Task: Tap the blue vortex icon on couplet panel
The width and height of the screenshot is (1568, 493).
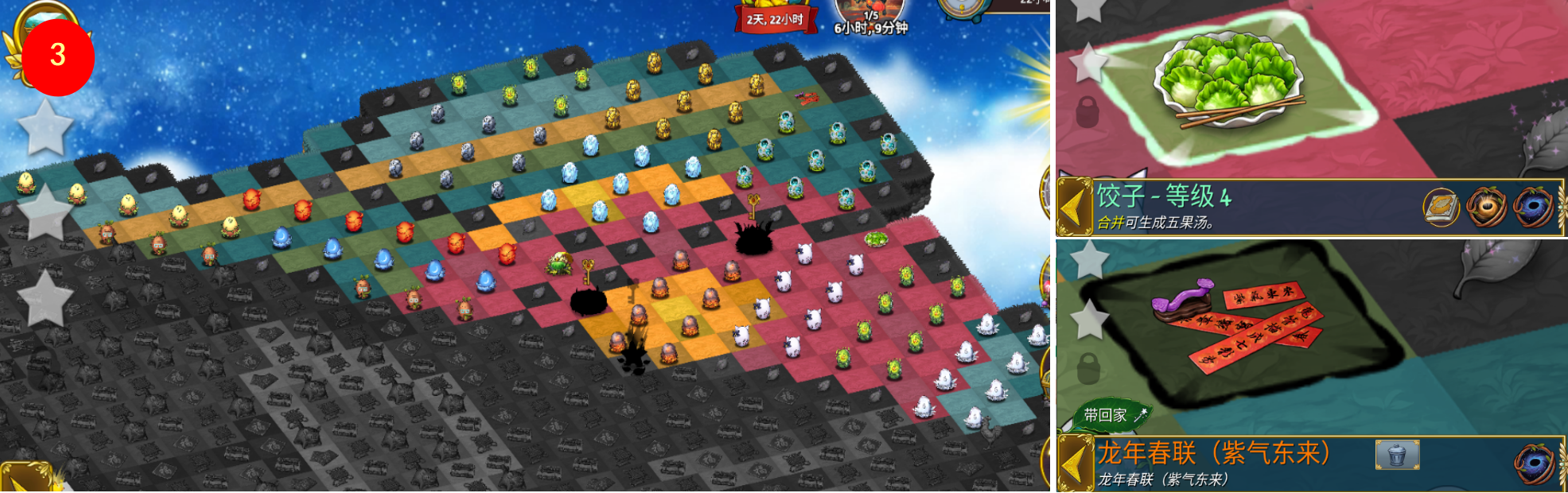Action: [x=1534, y=464]
